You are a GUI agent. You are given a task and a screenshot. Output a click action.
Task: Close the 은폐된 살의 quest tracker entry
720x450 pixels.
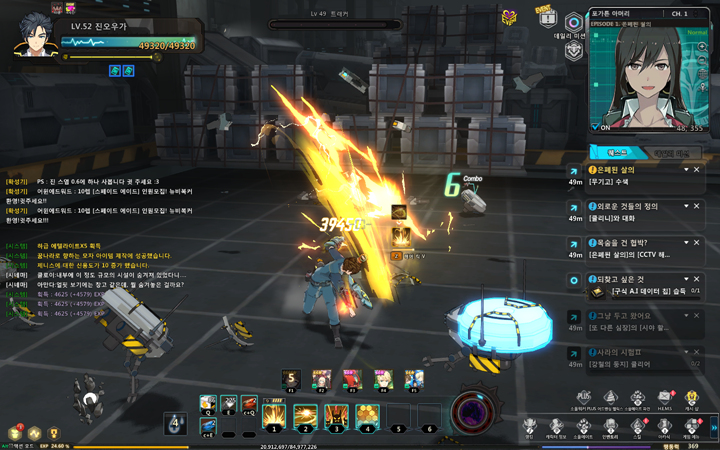pyautogui.click(x=697, y=170)
